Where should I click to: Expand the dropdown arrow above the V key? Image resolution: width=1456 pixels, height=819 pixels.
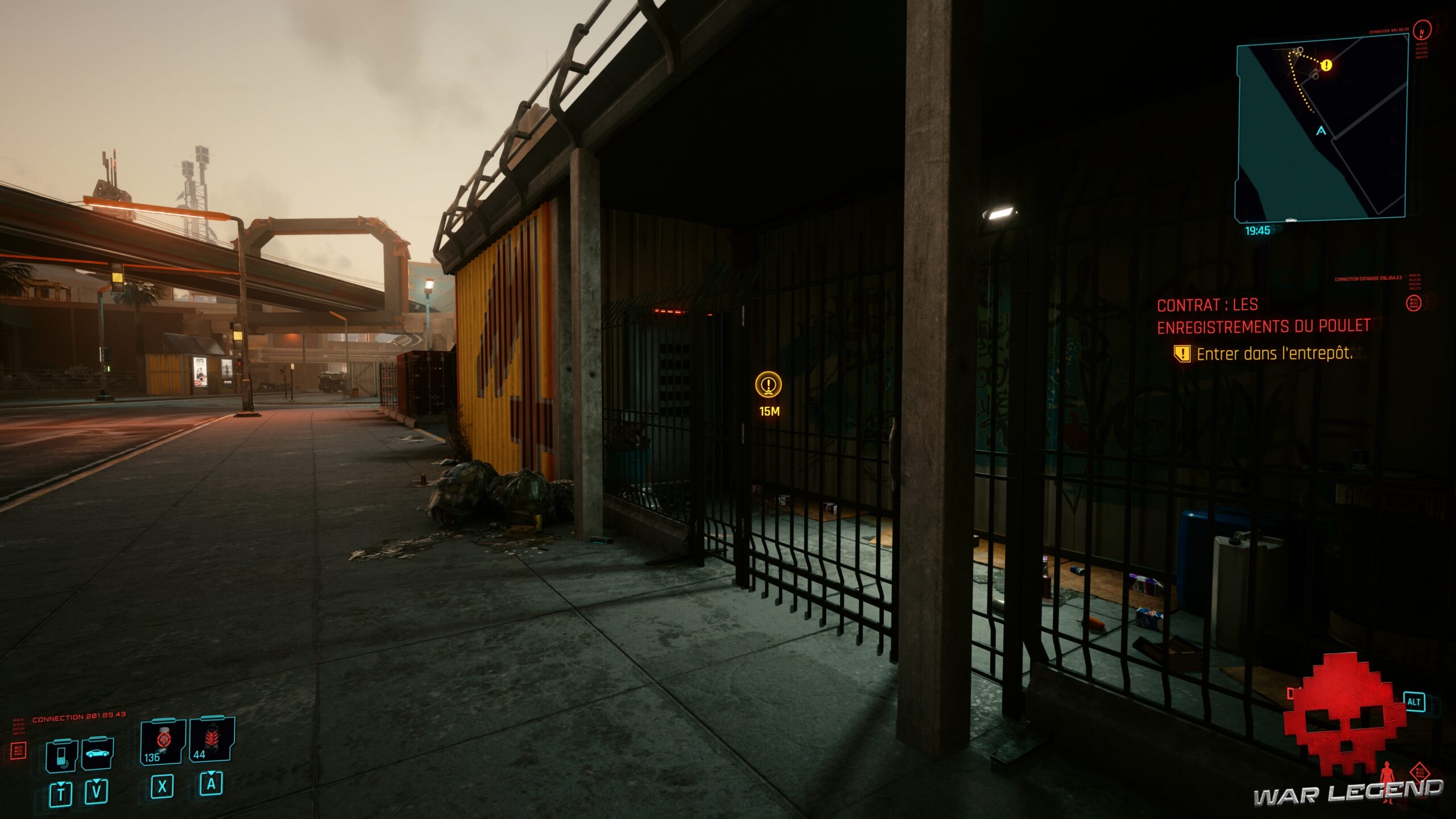click(x=96, y=781)
